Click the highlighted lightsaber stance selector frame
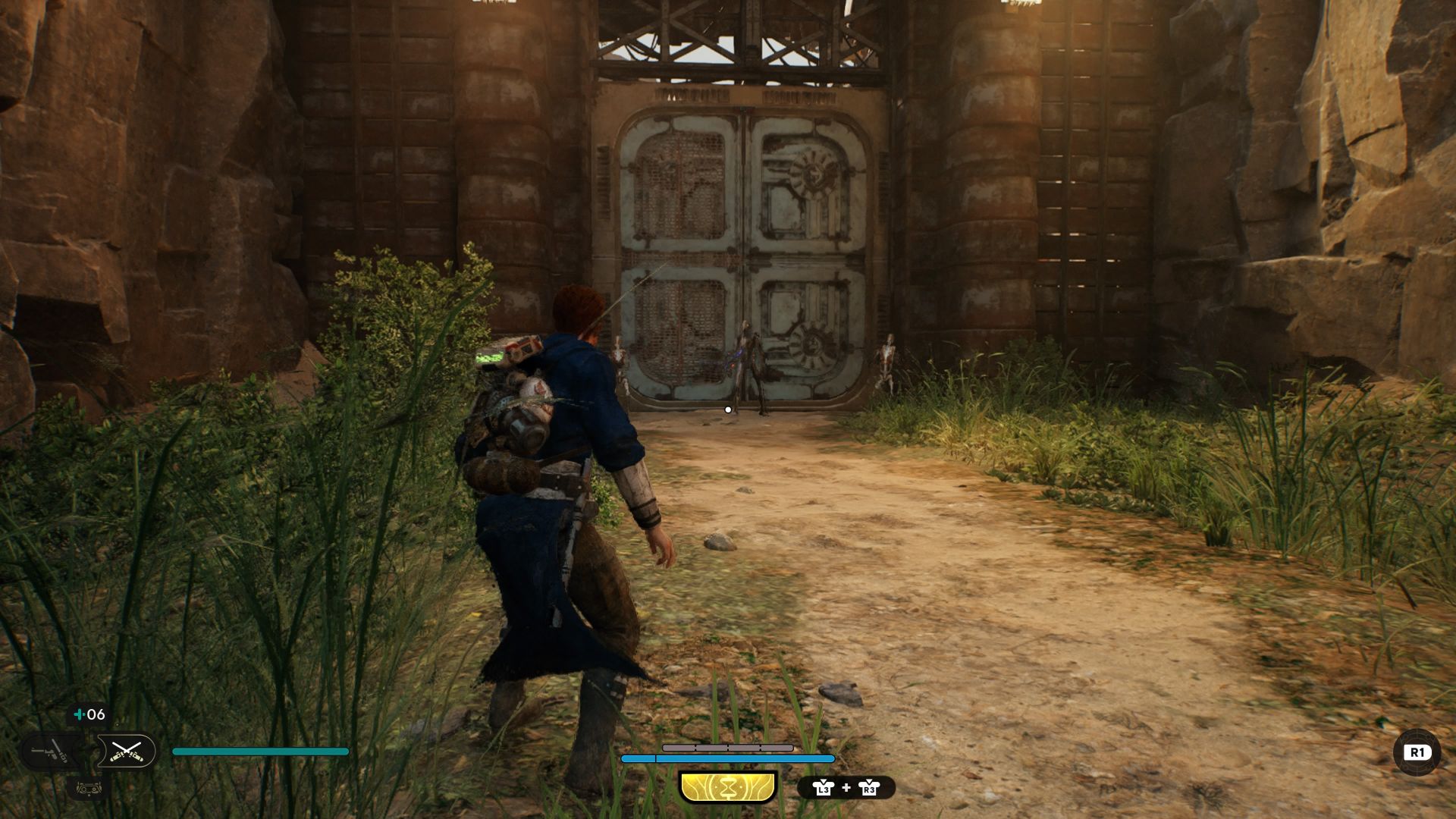The width and height of the screenshot is (1456, 819). click(x=127, y=751)
